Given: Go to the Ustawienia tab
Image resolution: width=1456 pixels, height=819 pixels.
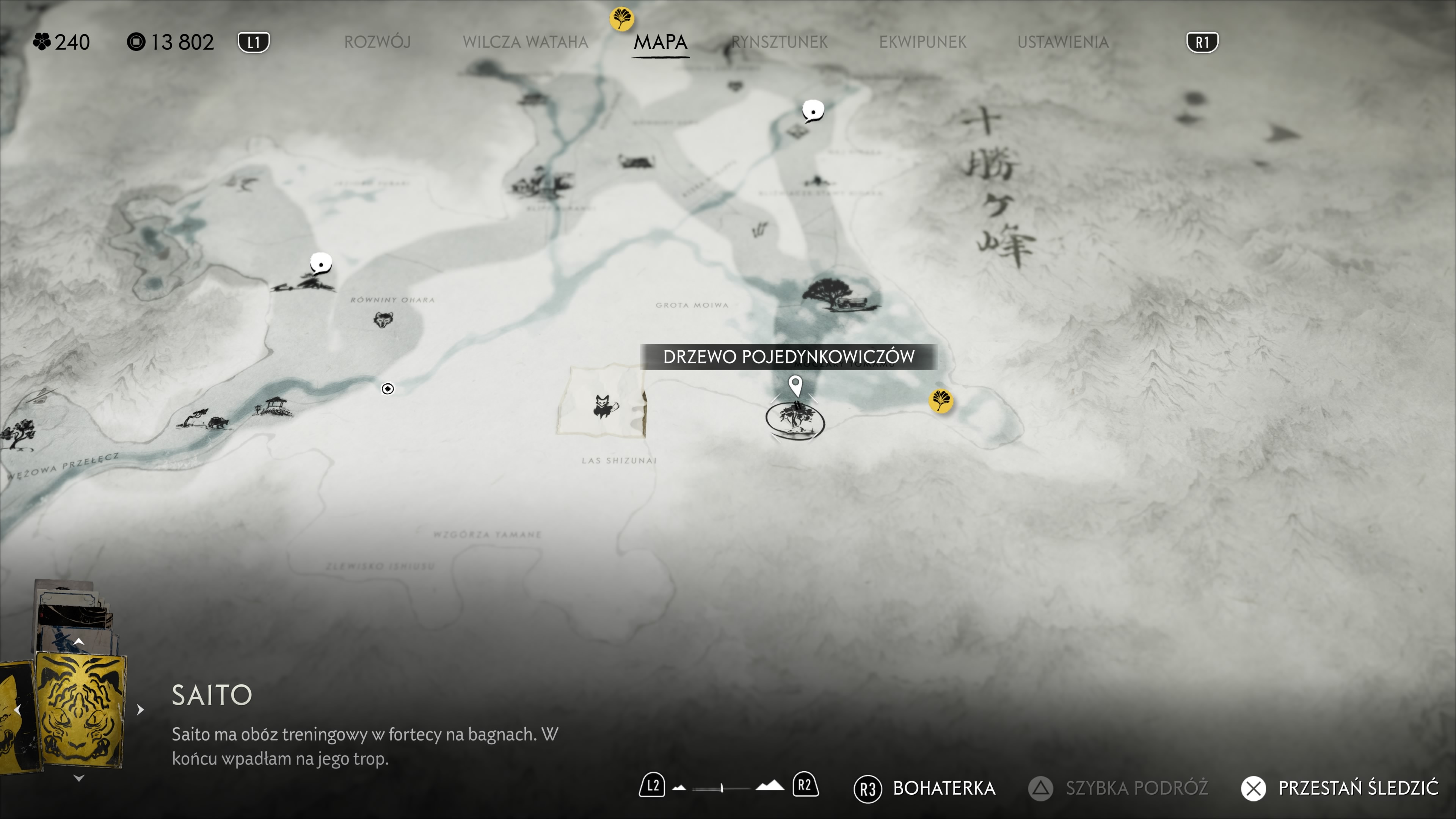Looking at the screenshot, I should [1062, 42].
